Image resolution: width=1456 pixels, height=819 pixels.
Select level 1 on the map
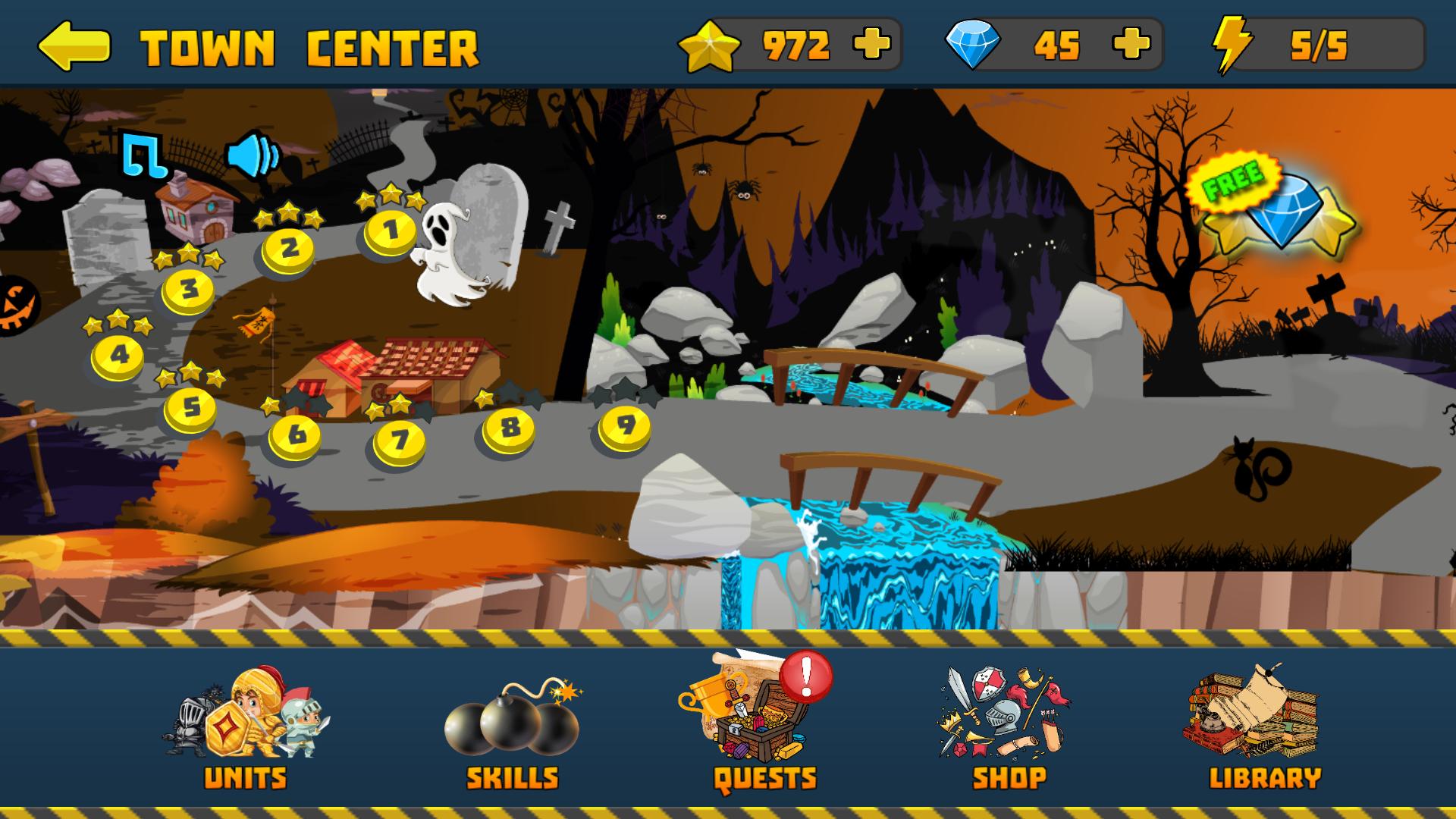[391, 231]
